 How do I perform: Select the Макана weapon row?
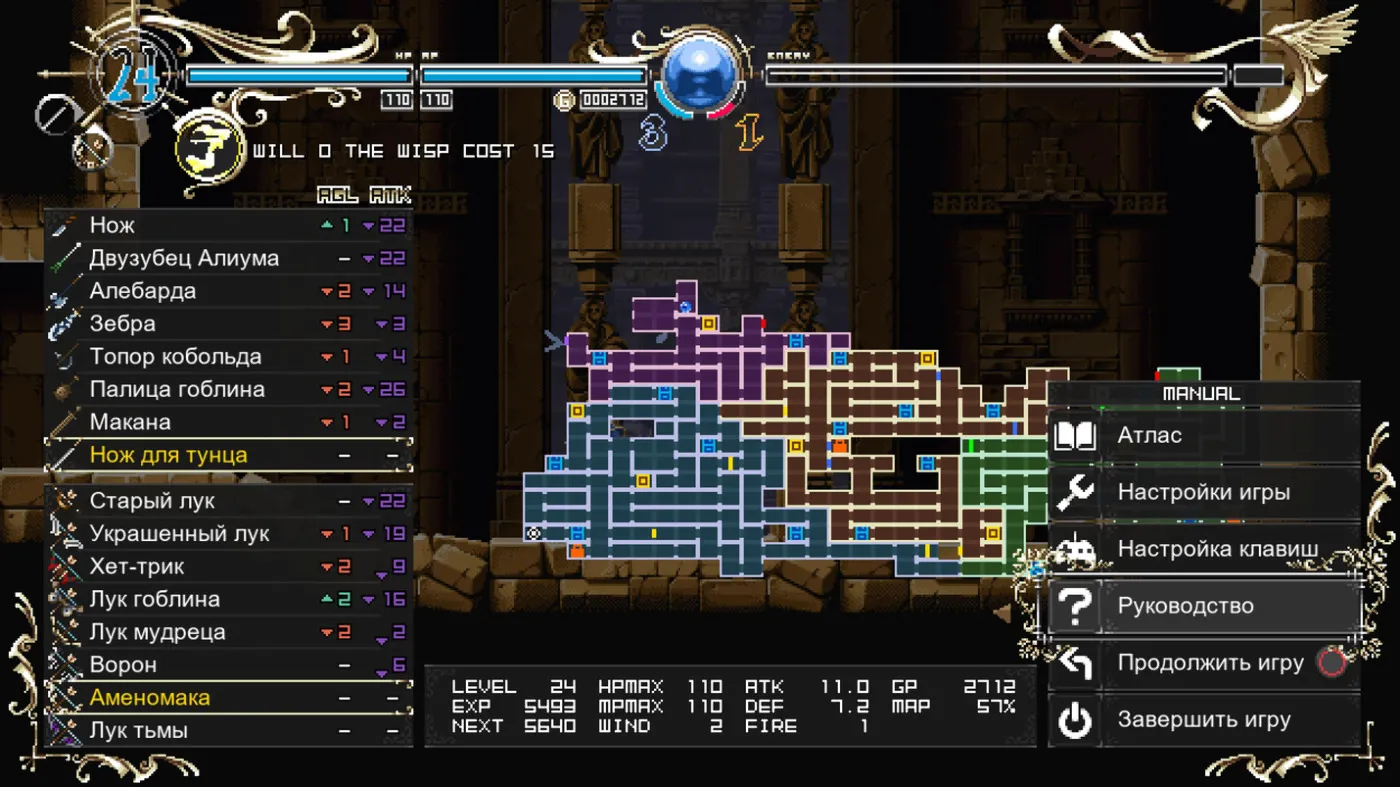click(x=228, y=422)
